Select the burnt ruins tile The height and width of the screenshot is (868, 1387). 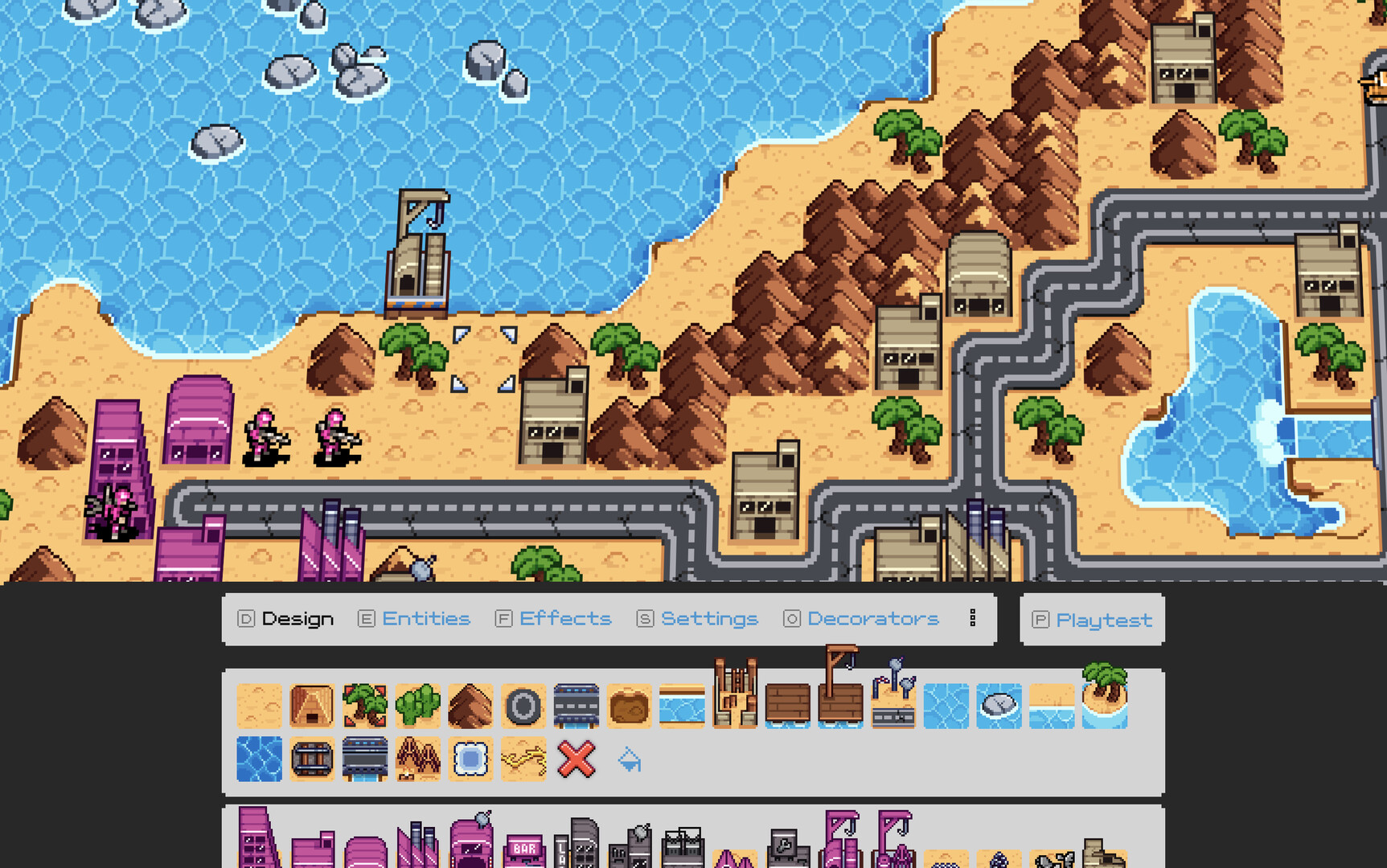[417, 759]
